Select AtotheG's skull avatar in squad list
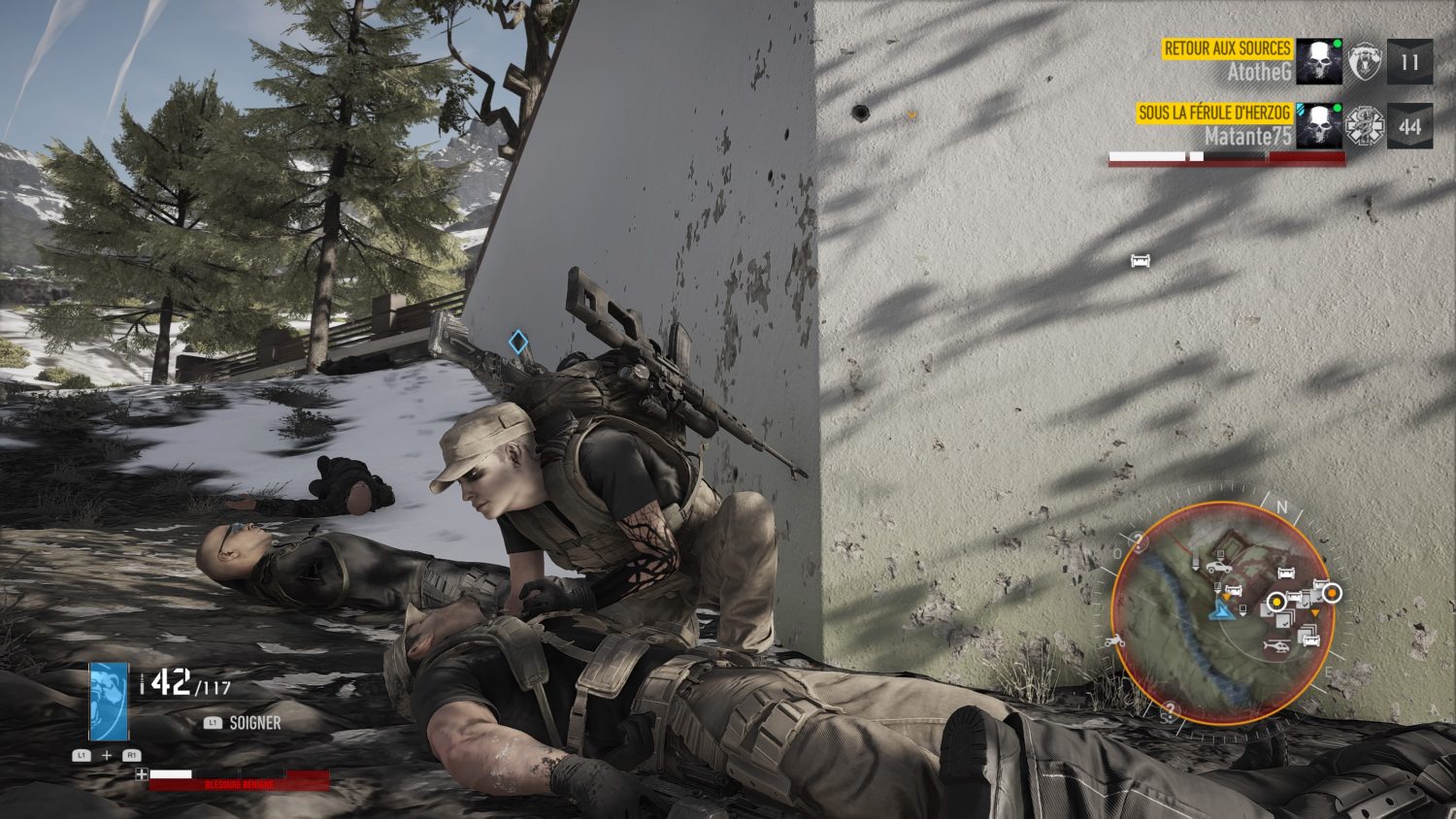The image size is (1456, 819). pos(1319,62)
